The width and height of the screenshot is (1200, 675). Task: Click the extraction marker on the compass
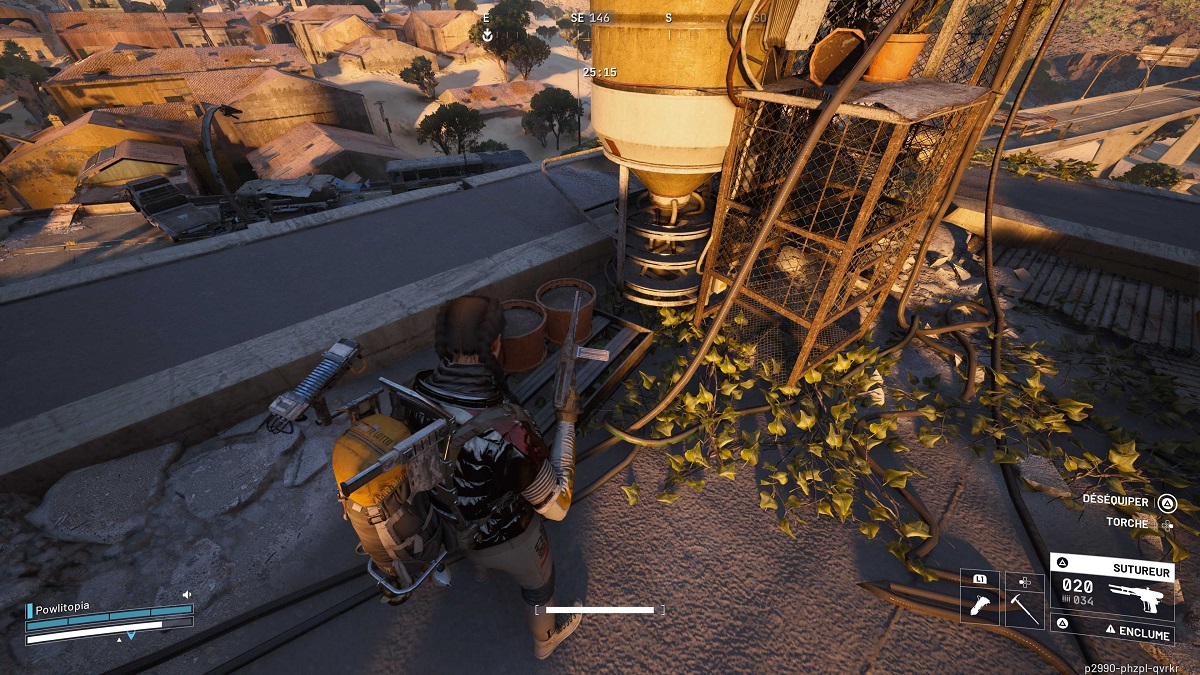(x=487, y=35)
